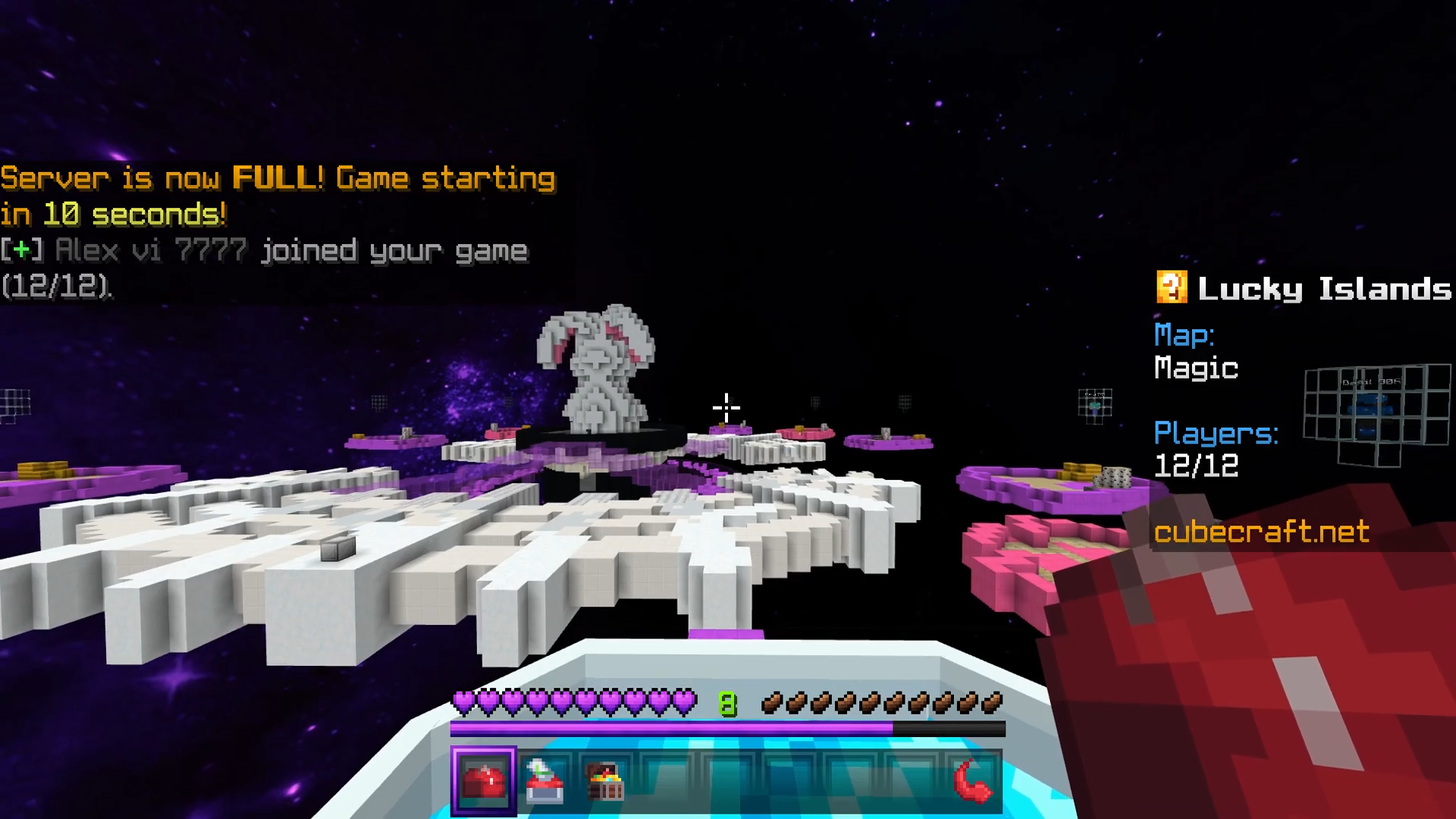The width and height of the screenshot is (1456, 819).
Task: Click the cubecraft.net scoreboard link
Action: [1261, 532]
